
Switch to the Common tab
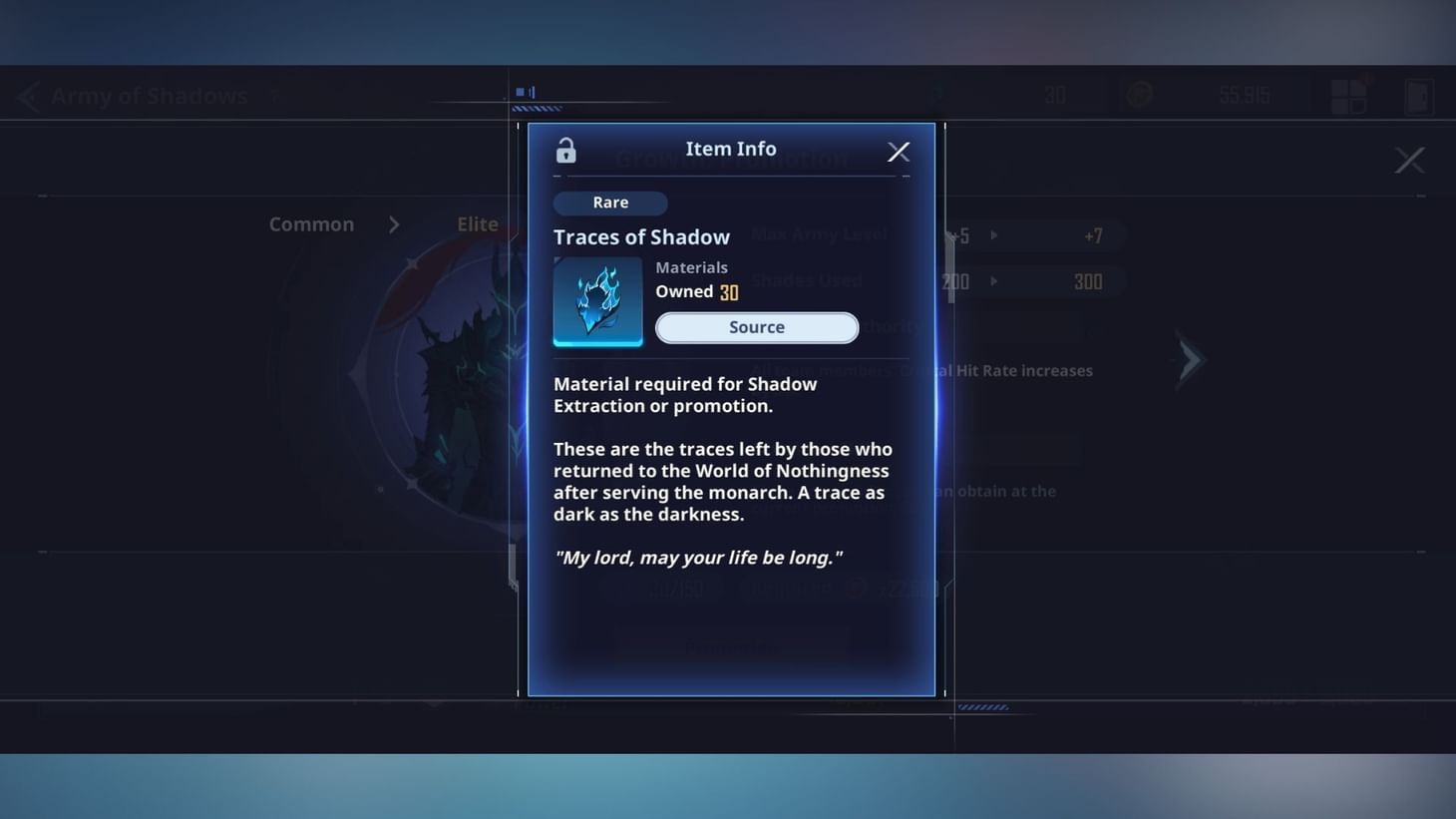point(310,223)
